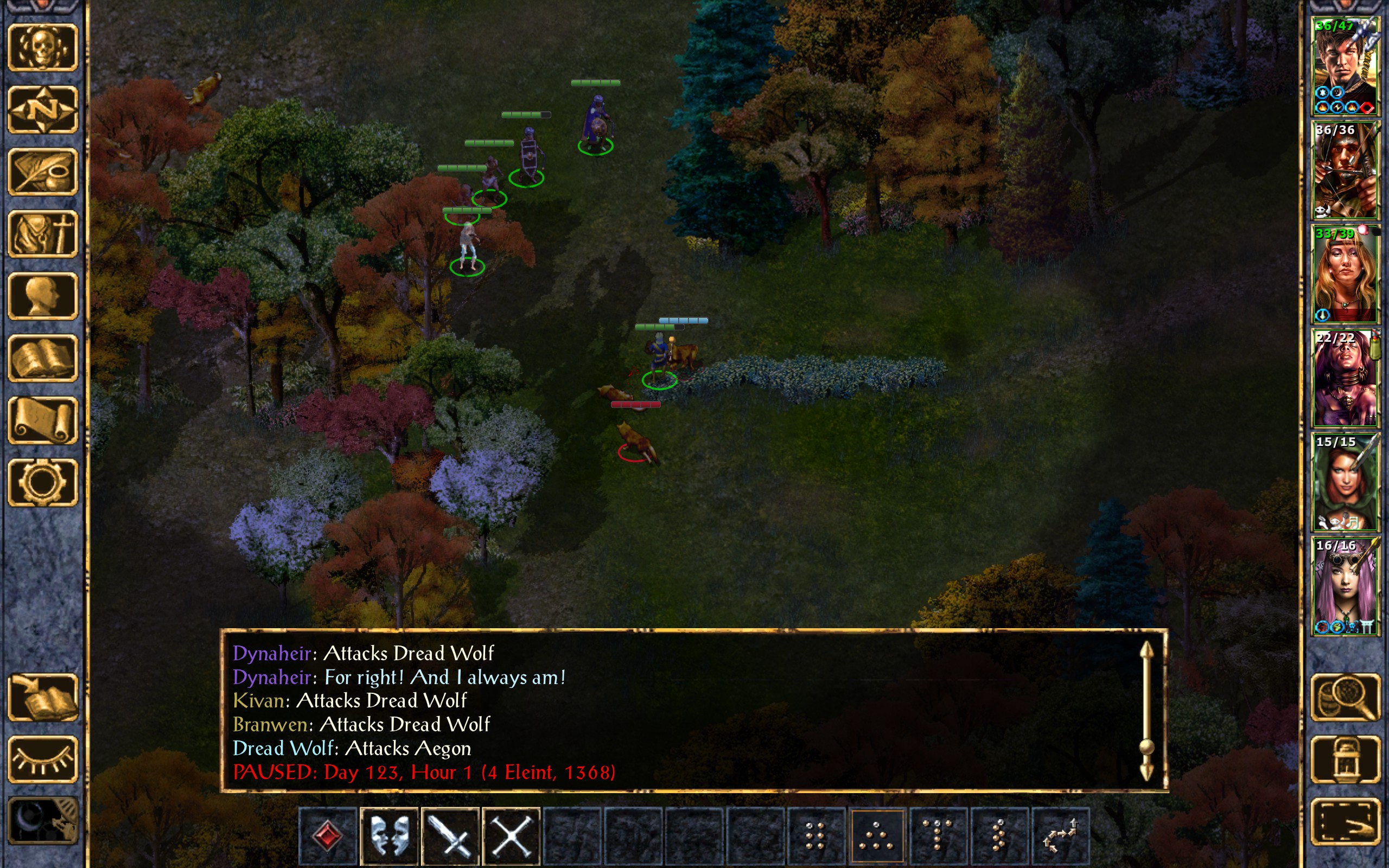Choose the masks talk action
Viewport: 1389px width, 868px height.
389,835
